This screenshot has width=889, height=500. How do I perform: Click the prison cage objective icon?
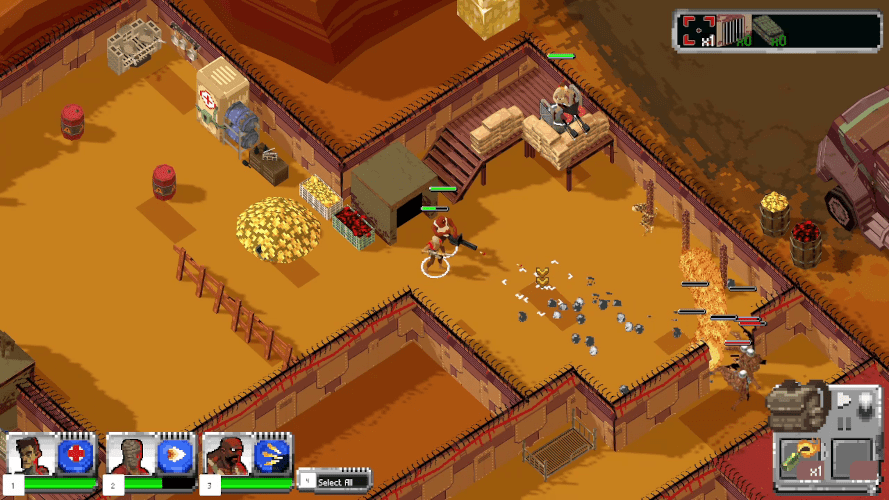tap(735, 29)
